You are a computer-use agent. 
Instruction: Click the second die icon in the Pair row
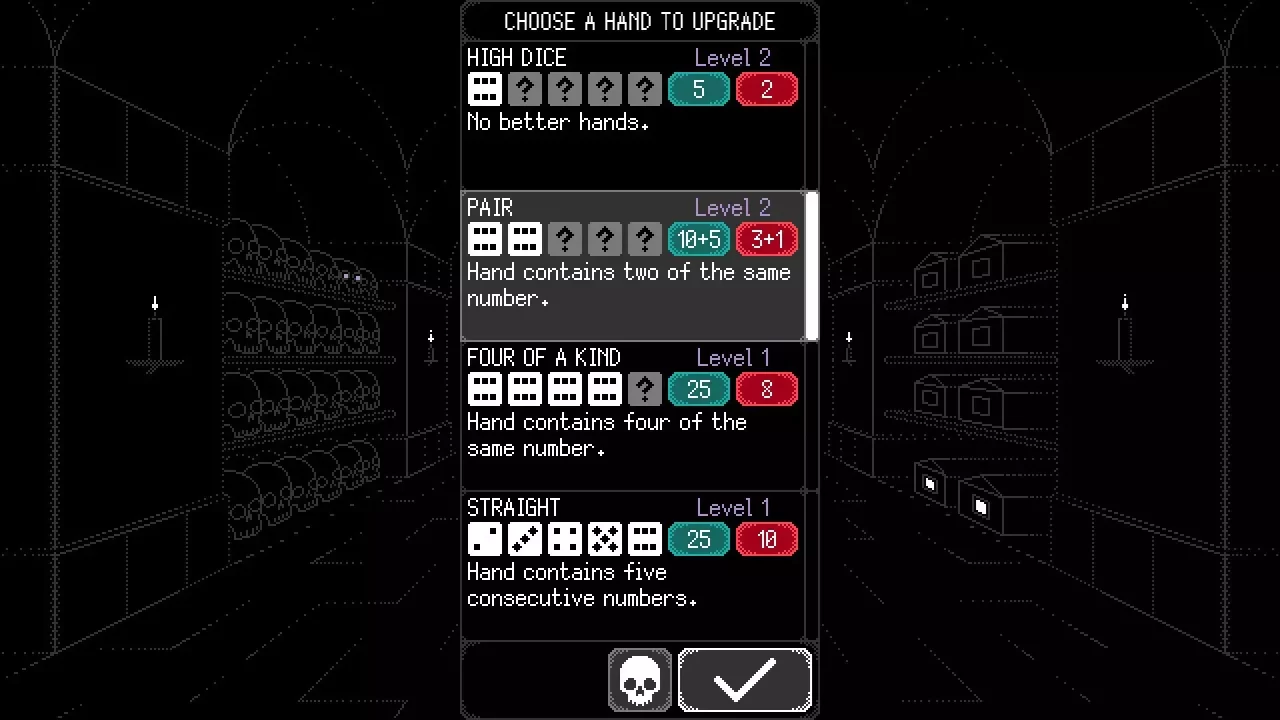coord(524,239)
